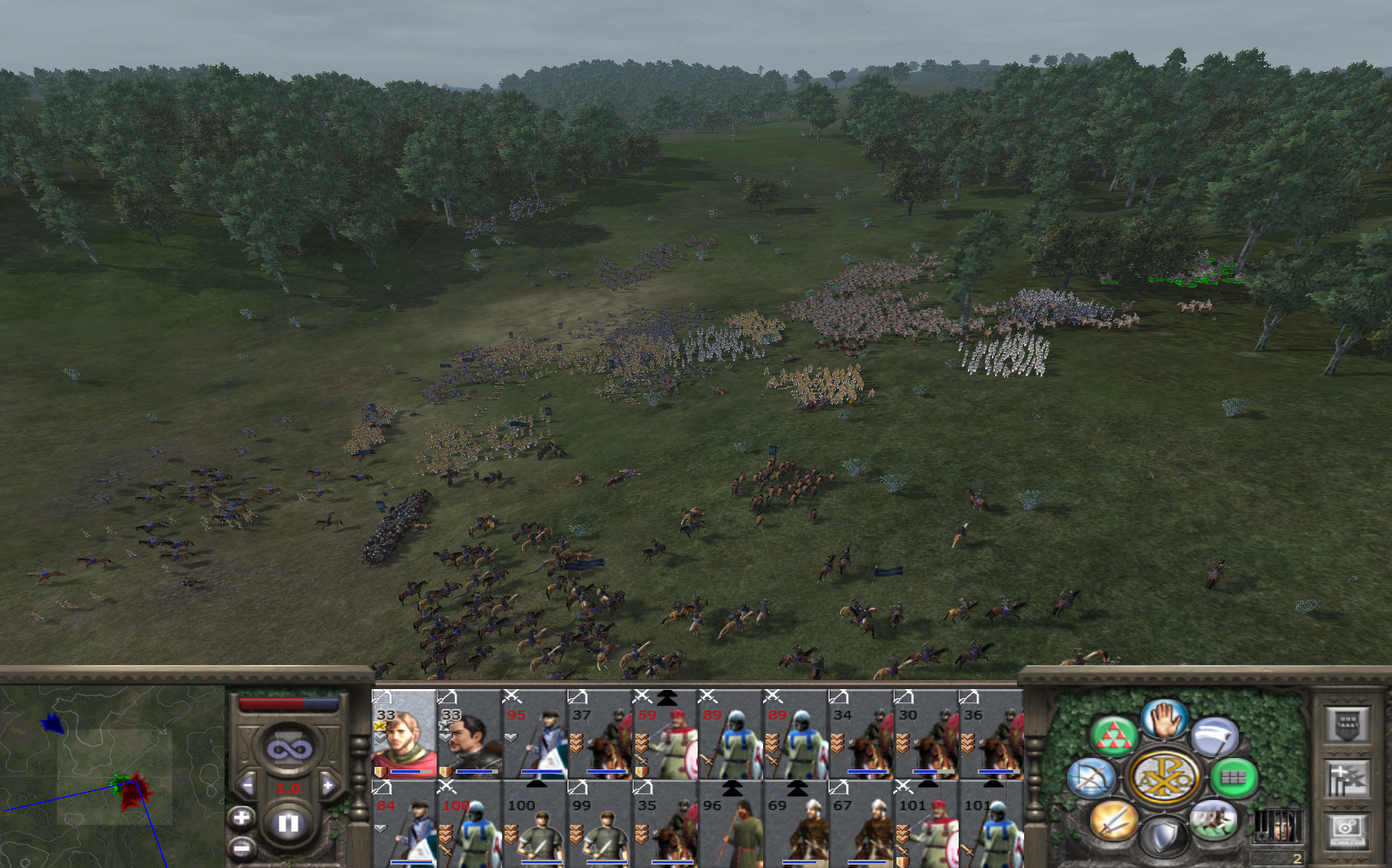
Task: Select the general's unit card with gold star
Action: click(x=404, y=735)
